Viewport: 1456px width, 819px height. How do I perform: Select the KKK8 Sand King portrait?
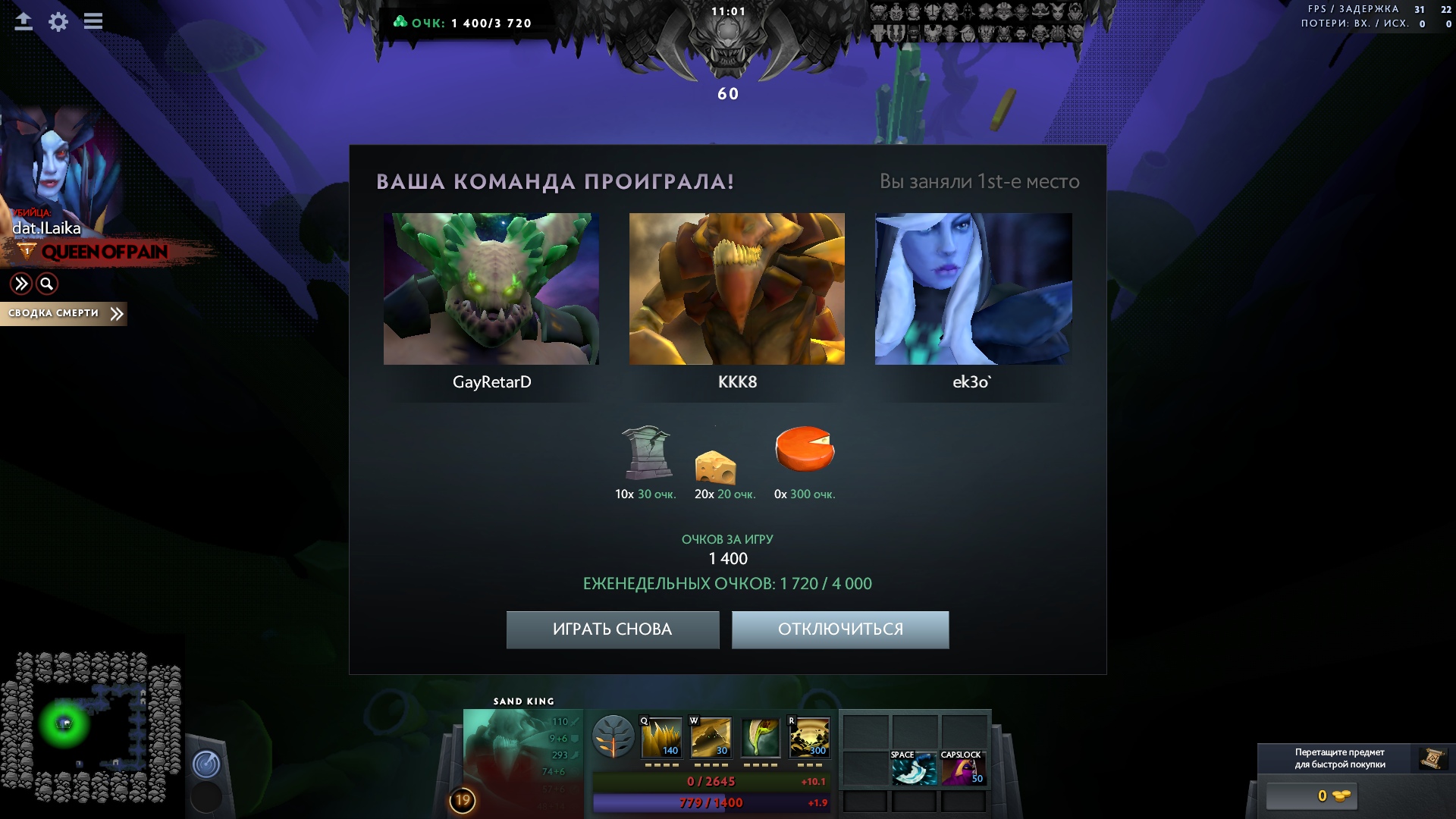pyautogui.click(x=736, y=289)
